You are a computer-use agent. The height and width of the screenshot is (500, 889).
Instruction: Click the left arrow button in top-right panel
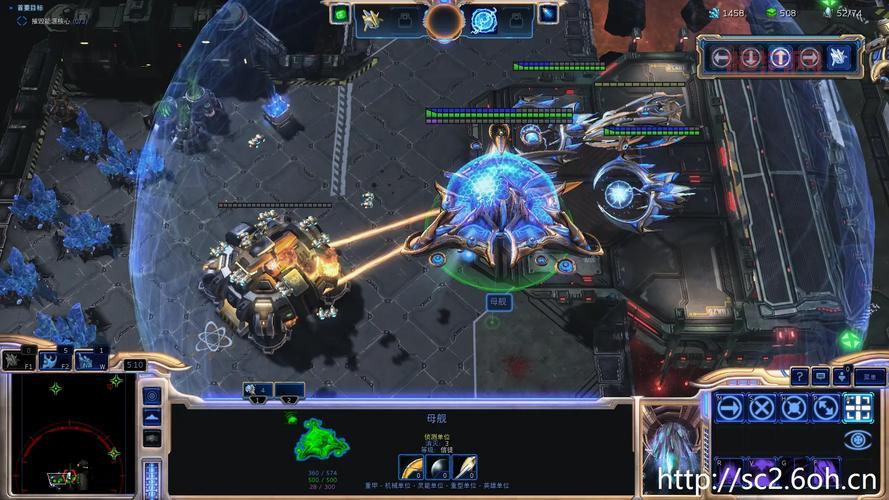pyautogui.click(x=720, y=57)
